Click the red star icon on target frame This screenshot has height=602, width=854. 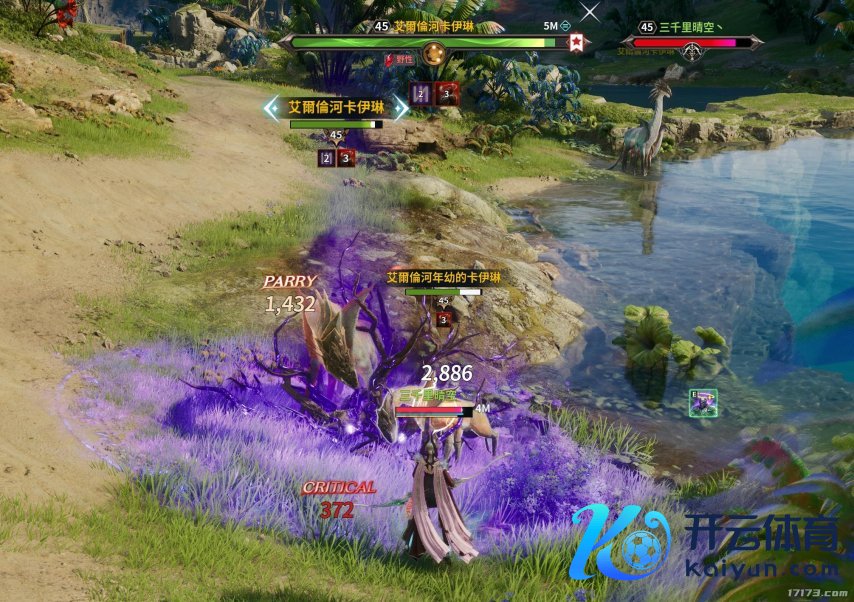point(576,43)
